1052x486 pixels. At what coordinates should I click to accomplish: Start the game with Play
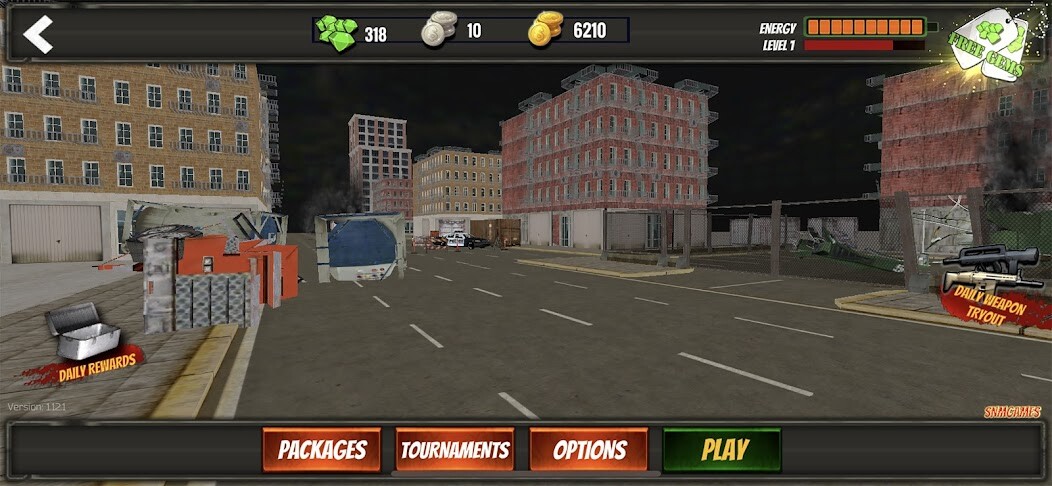[723, 450]
